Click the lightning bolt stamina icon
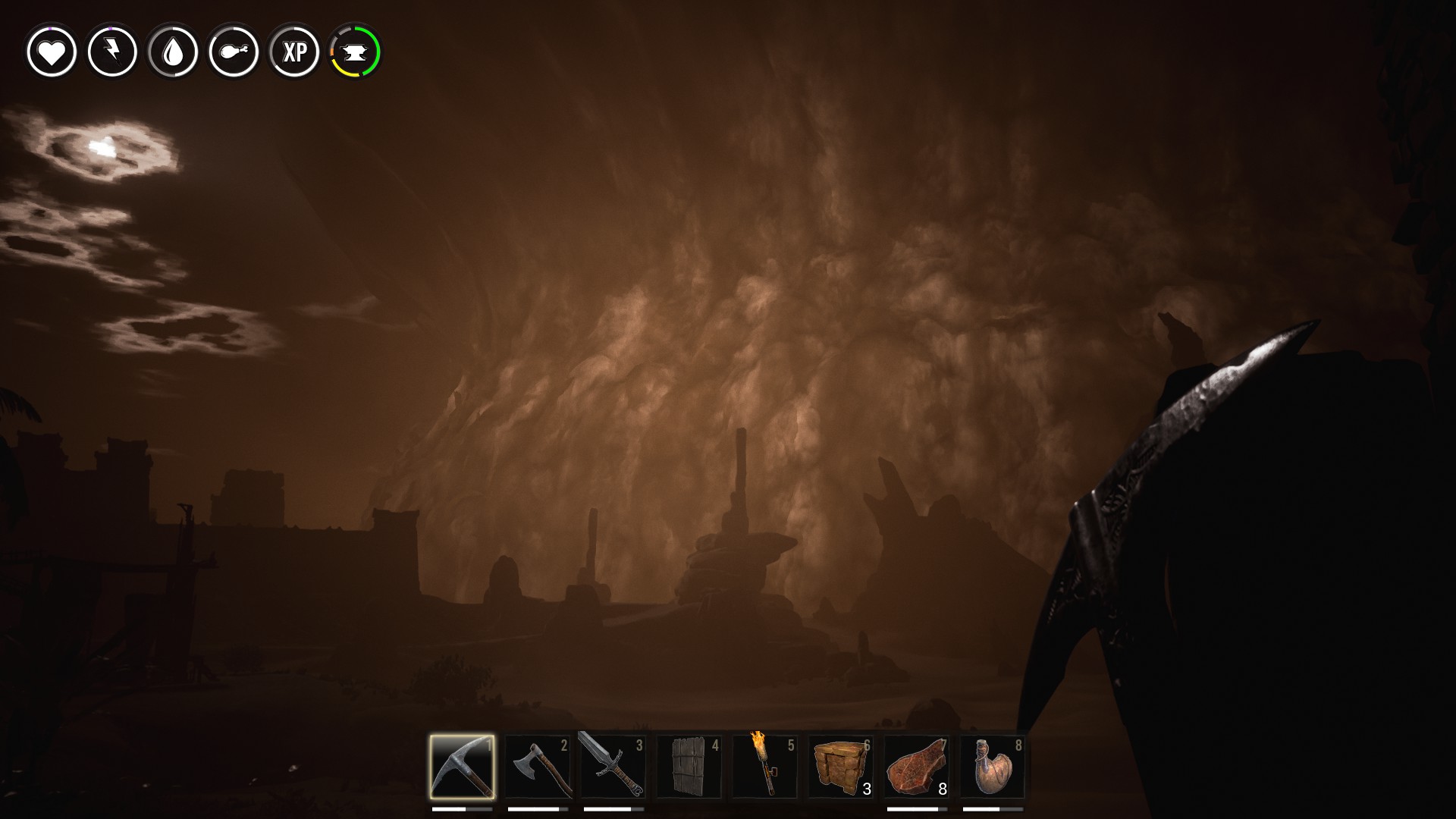Screen dimensions: 1456x819 tap(112, 52)
